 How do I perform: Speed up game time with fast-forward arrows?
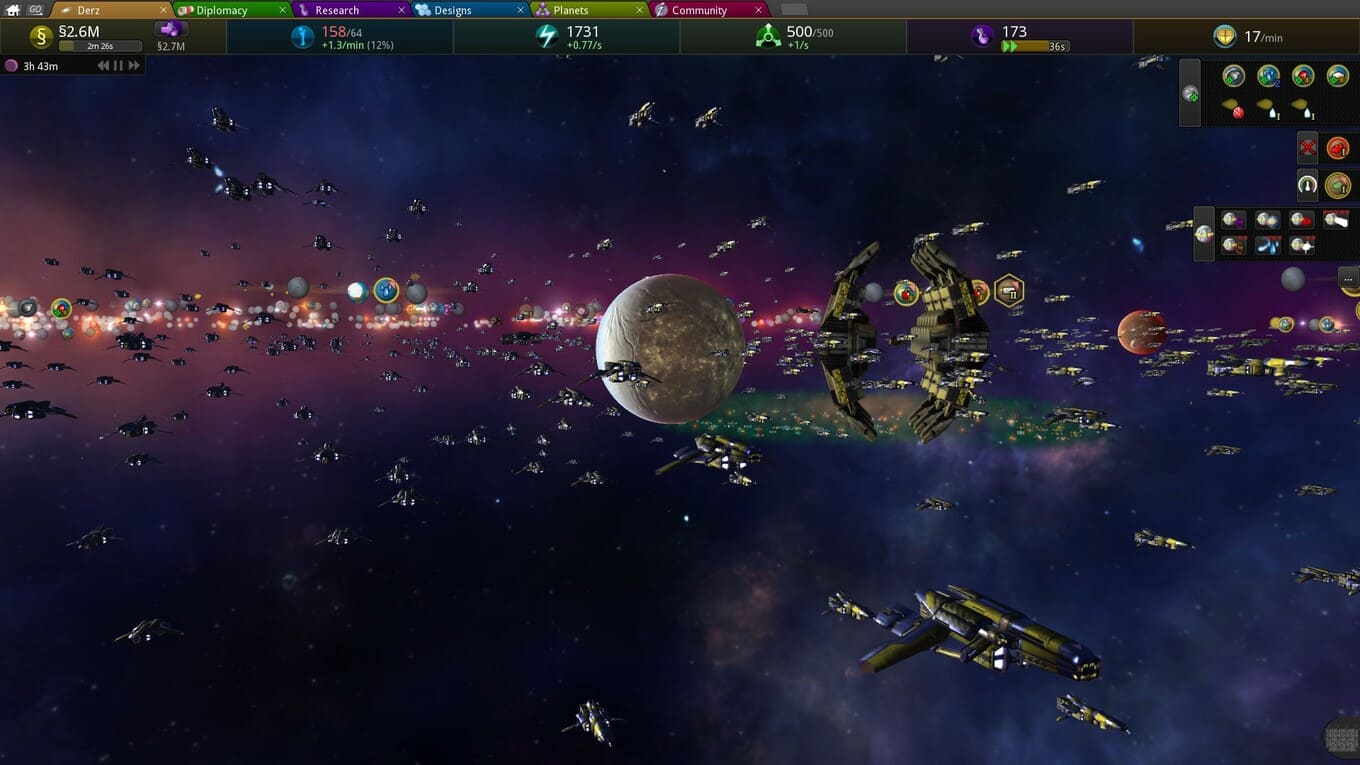[x=134, y=66]
